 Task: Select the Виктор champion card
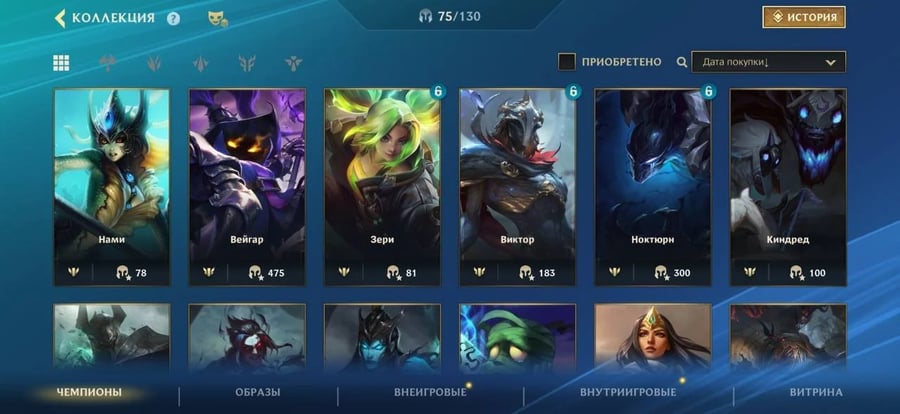pyautogui.click(x=517, y=187)
